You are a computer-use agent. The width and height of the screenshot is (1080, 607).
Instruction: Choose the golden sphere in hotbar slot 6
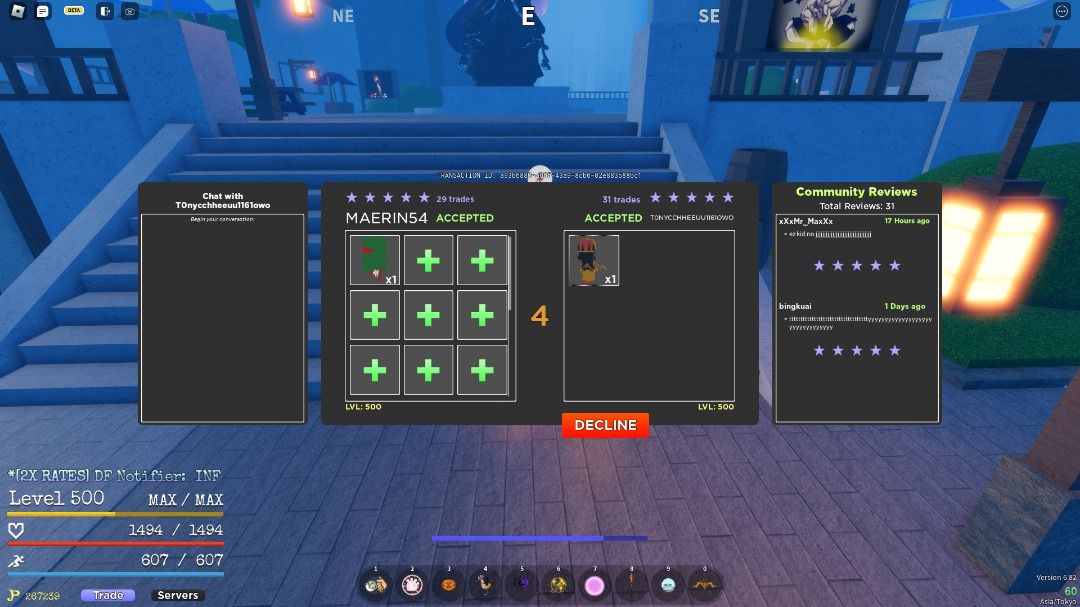click(x=559, y=585)
